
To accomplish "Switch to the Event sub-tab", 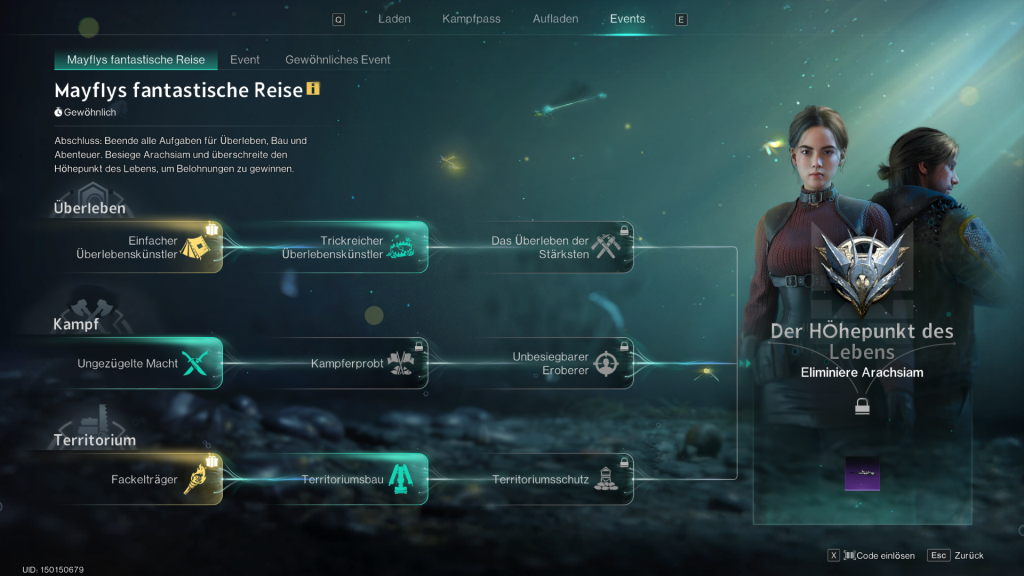I will pos(245,60).
